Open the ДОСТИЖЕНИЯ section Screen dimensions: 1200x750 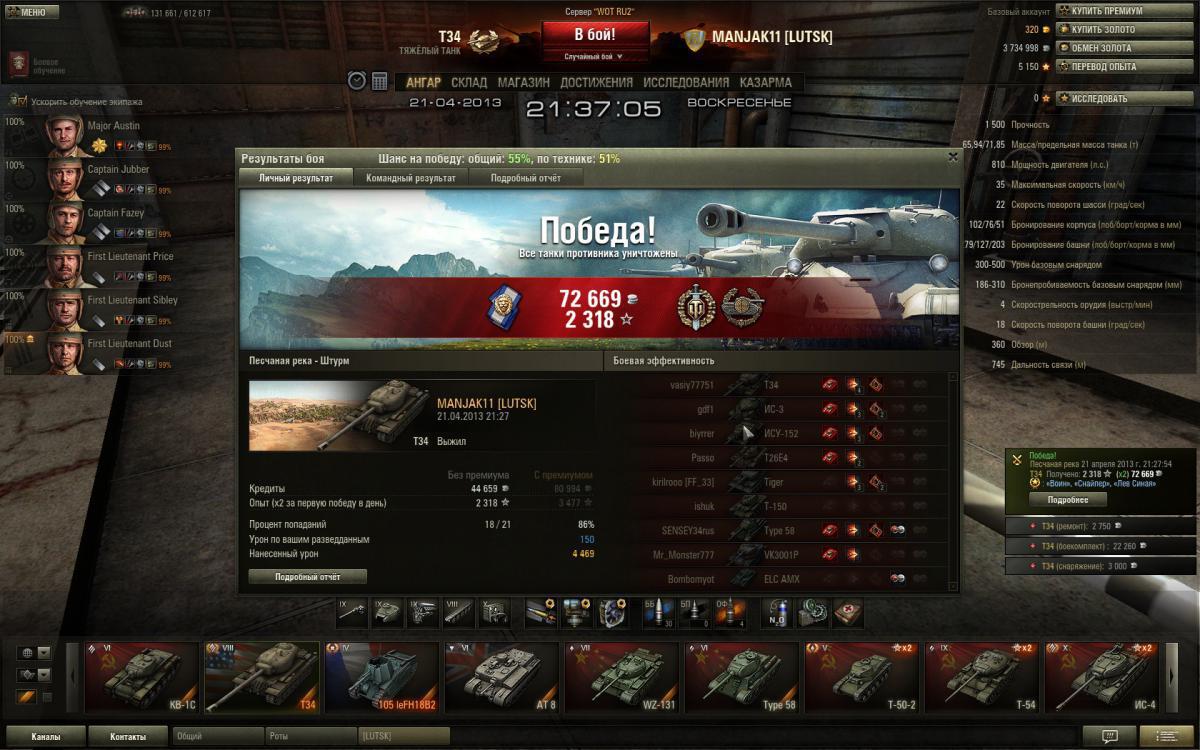click(596, 82)
